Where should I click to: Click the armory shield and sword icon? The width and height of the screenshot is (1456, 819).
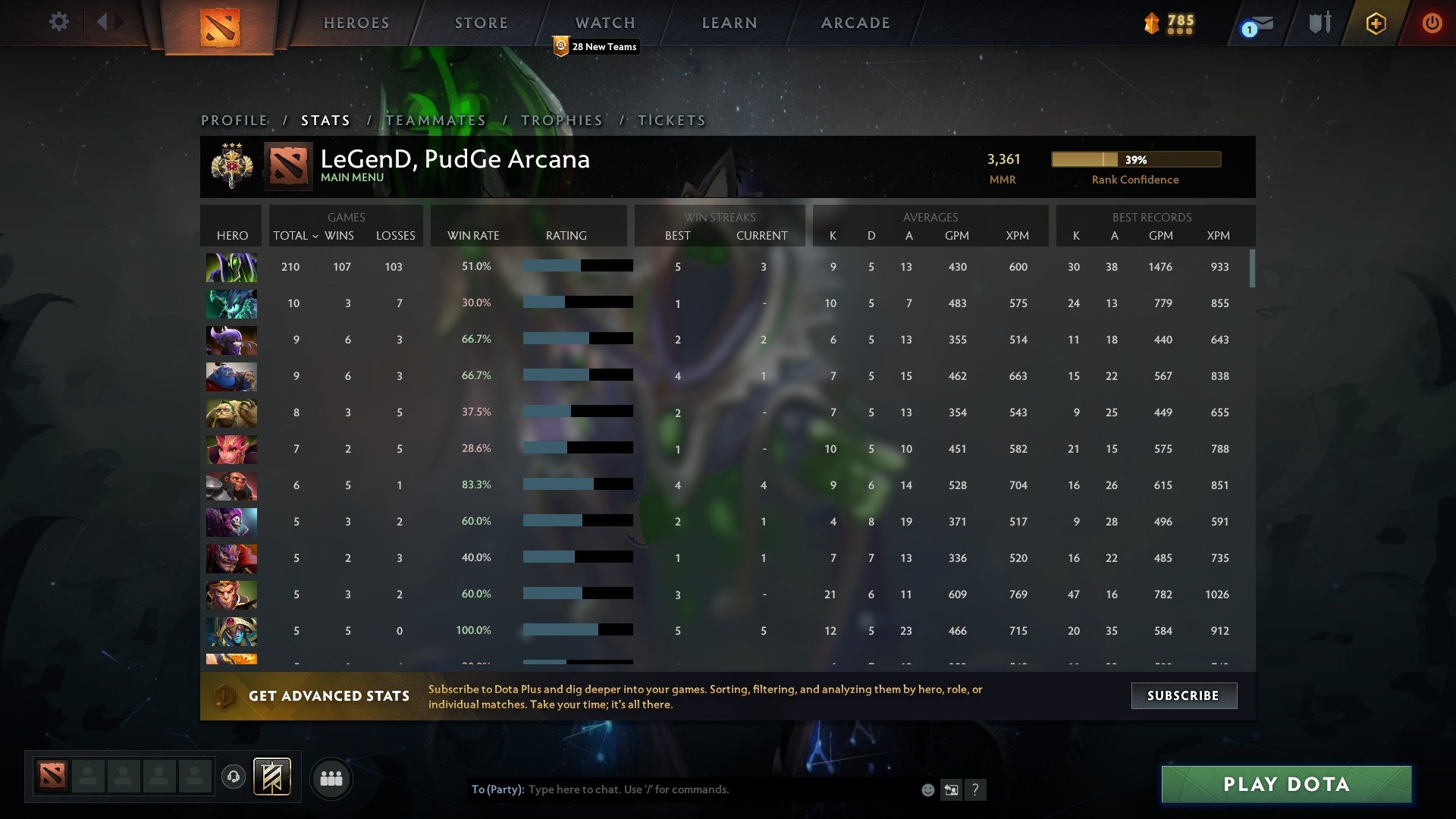click(x=1319, y=23)
